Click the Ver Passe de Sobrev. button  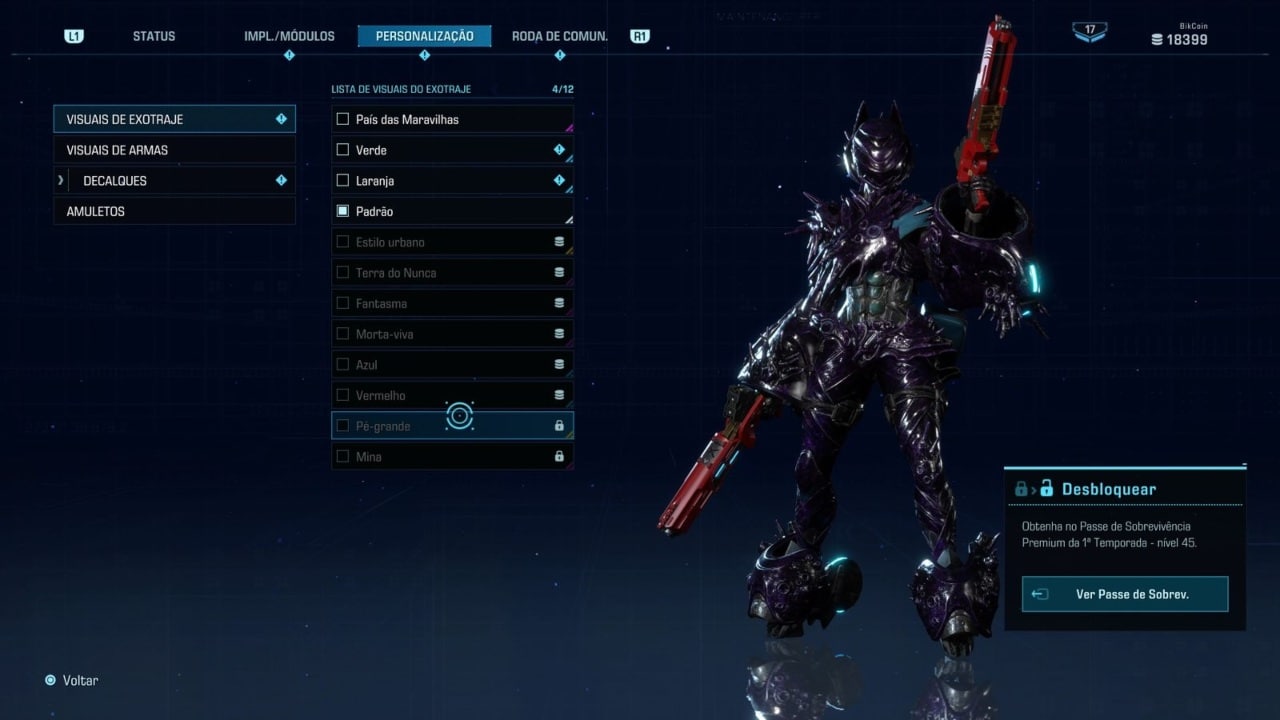1125,594
